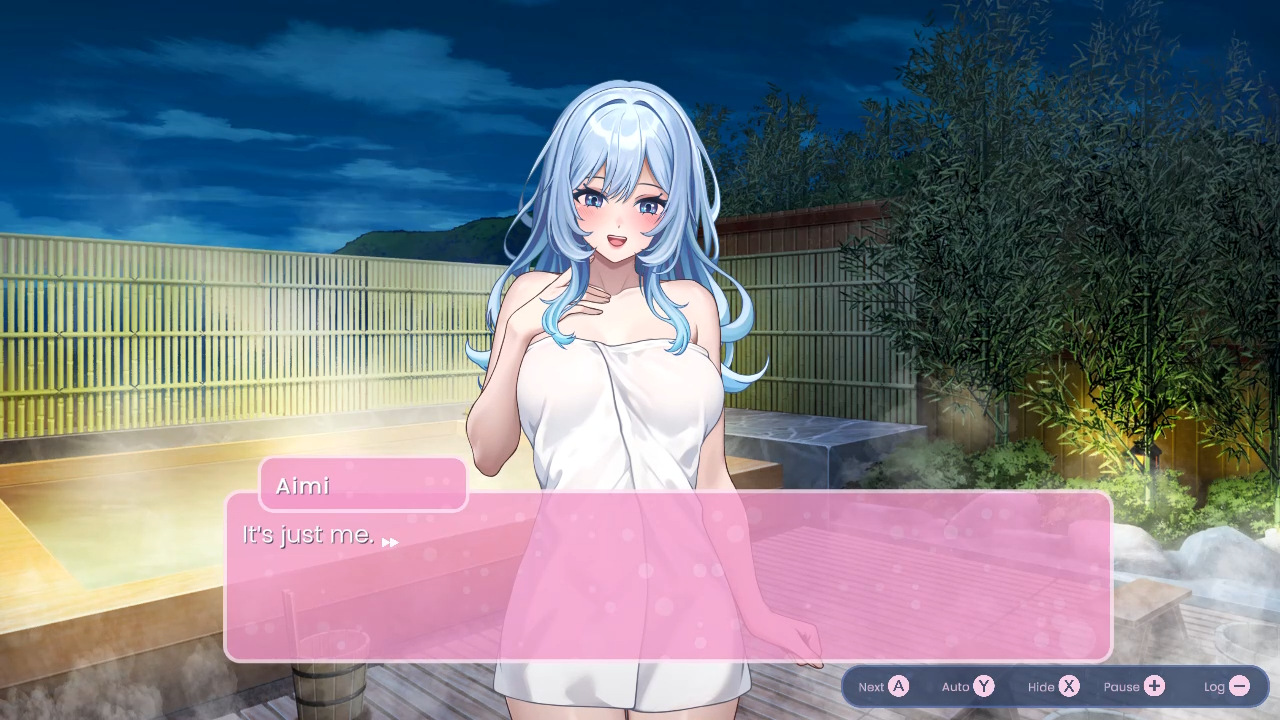Toggle dialogue box visibility via Hide

(x=1050, y=686)
